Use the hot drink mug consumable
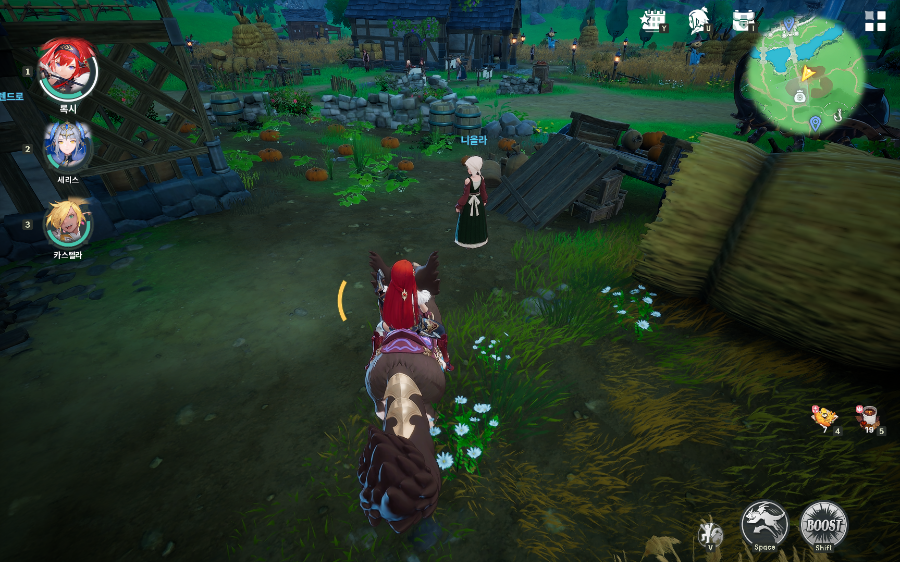Screen dimensions: 900x562 pyautogui.click(x=867, y=417)
